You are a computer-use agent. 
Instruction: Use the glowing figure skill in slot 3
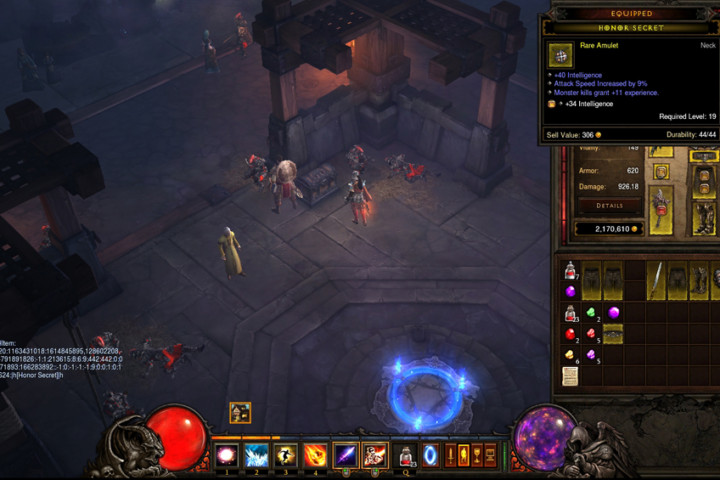tap(285, 455)
